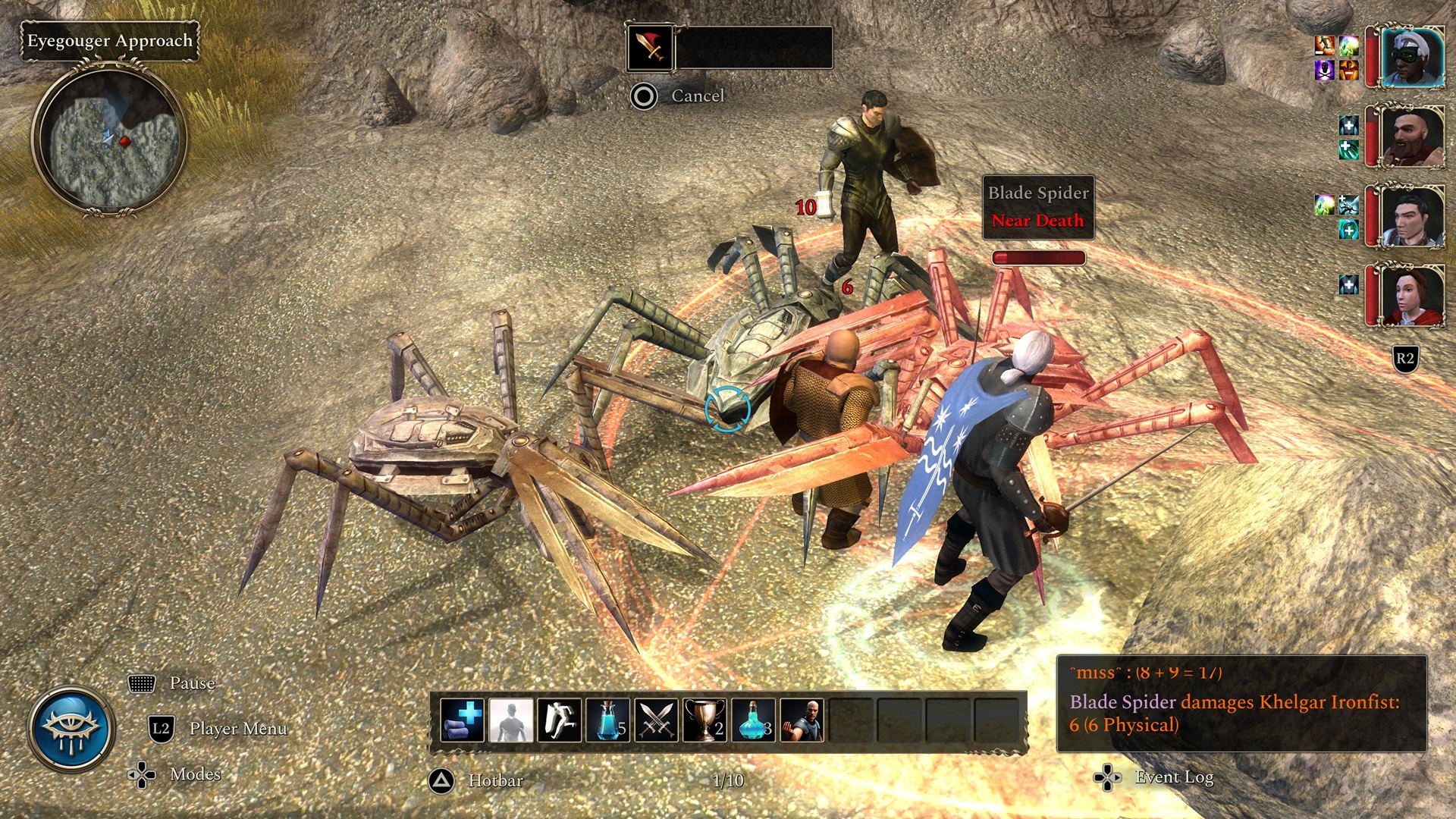The width and height of the screenshot is (1456, 819).
Task: Select the bandages heal hotbar slot
Action: point(462,720)
